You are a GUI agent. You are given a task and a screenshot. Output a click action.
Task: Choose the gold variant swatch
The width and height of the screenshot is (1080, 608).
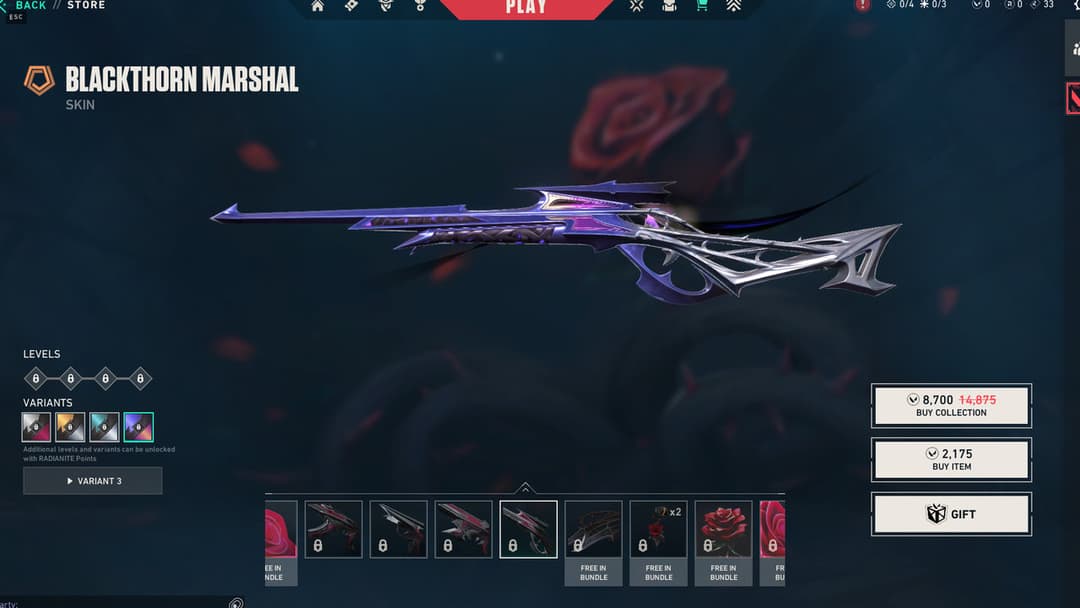click(x=71, y=428)
